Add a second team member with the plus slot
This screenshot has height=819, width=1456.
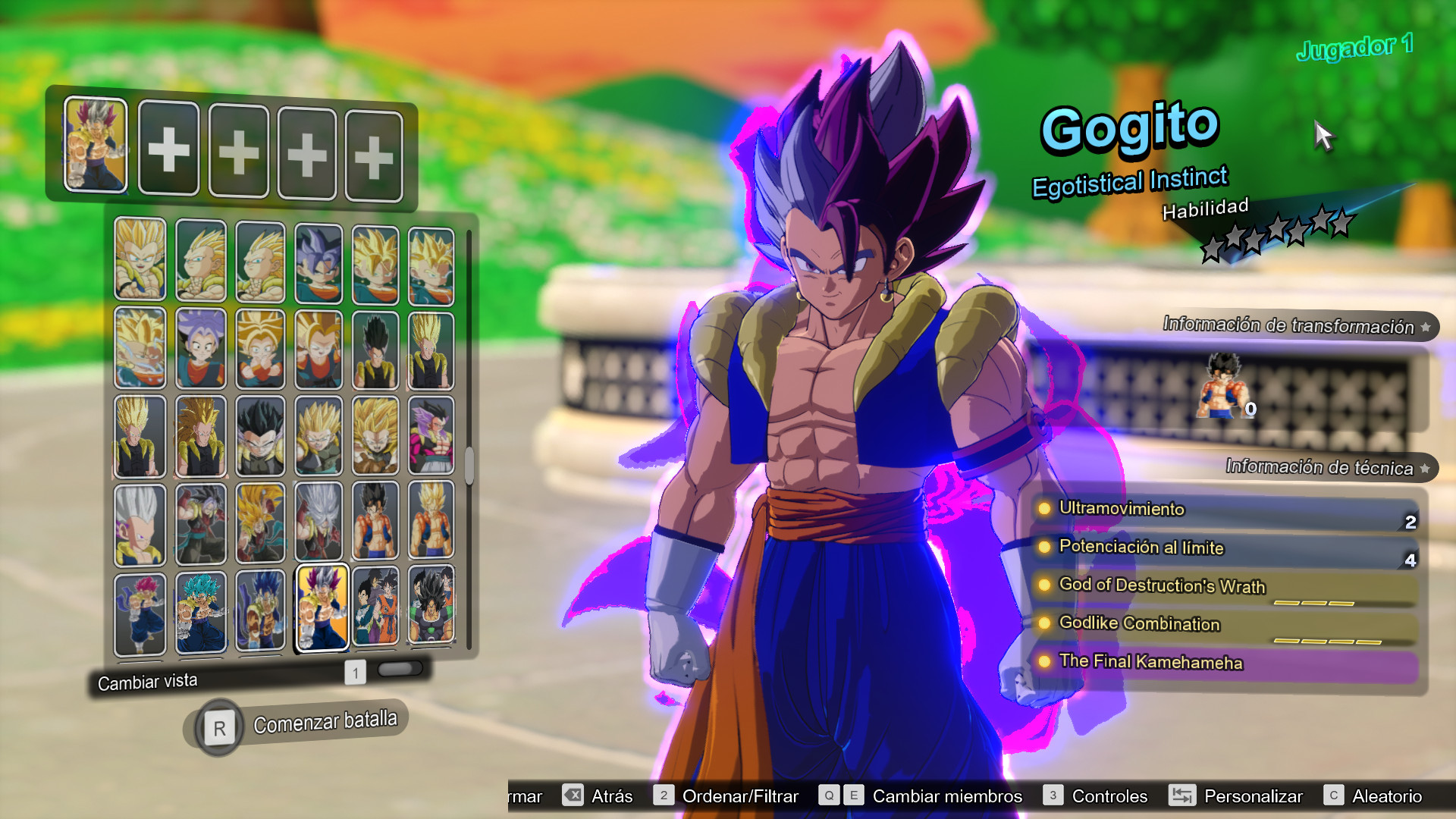pos(169,149)
